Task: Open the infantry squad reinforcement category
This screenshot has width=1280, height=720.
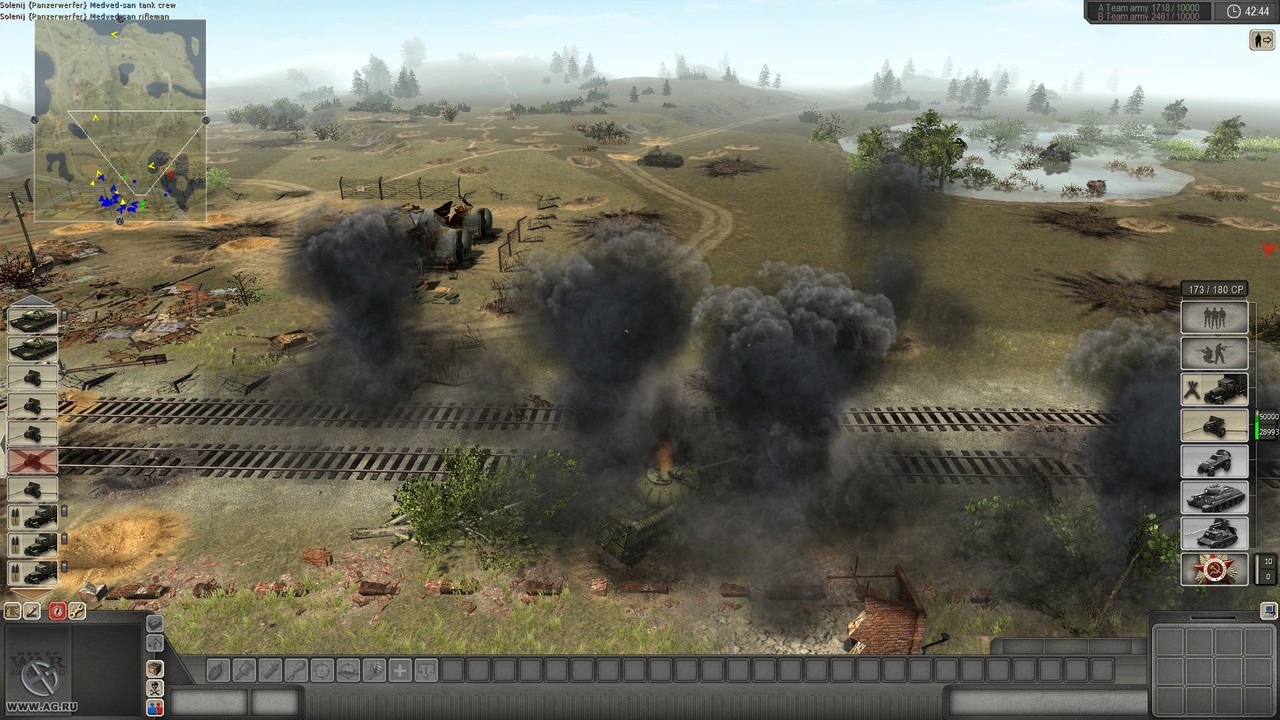Action: (x=1215, y=318)
